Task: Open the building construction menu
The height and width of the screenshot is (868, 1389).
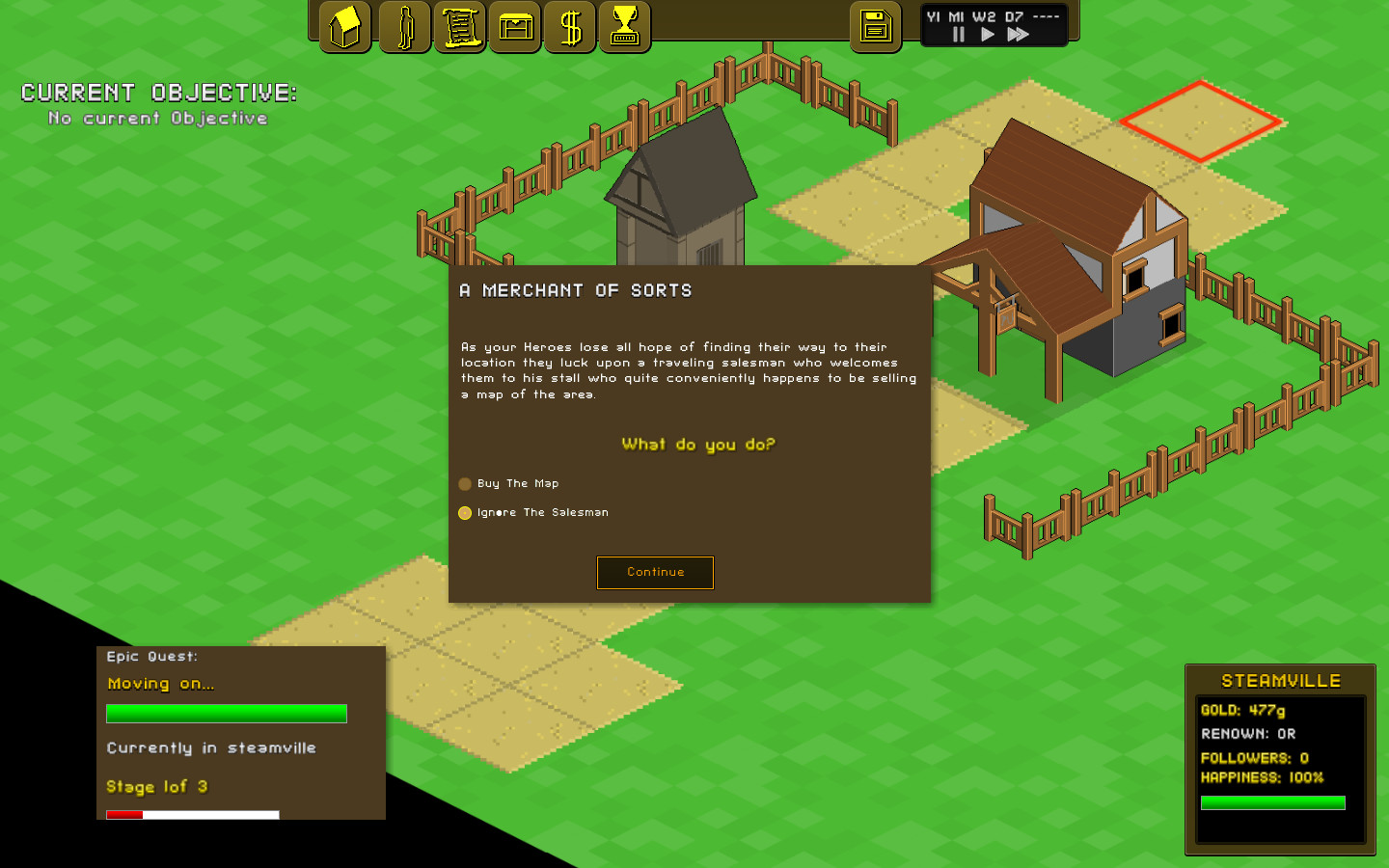Action: 344,27
